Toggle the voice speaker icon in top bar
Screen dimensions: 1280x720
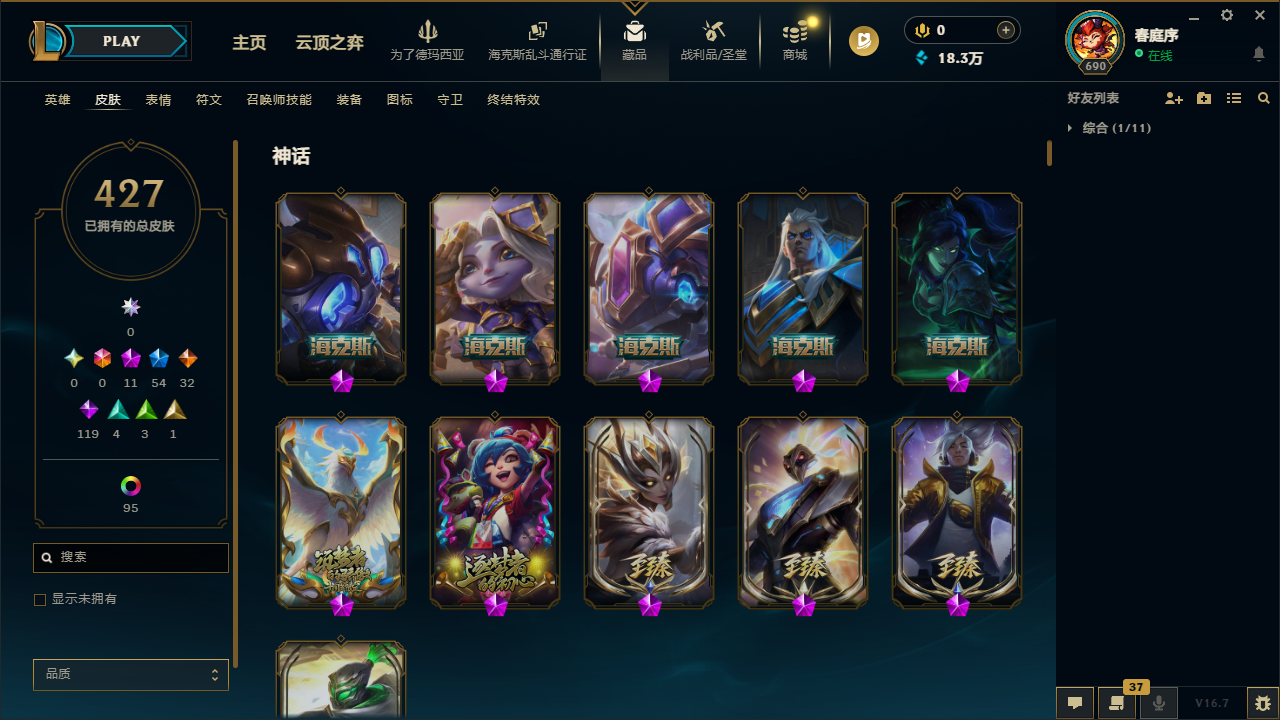click(x=921, y=30)
